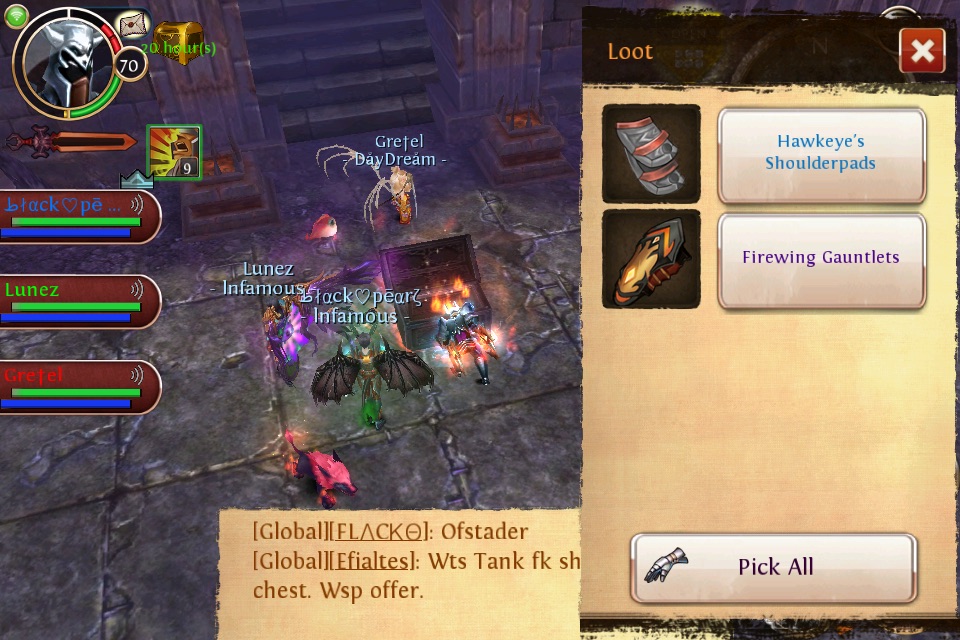Click the green status orb icon
The image size is (960, 640).
click(16, 16)
